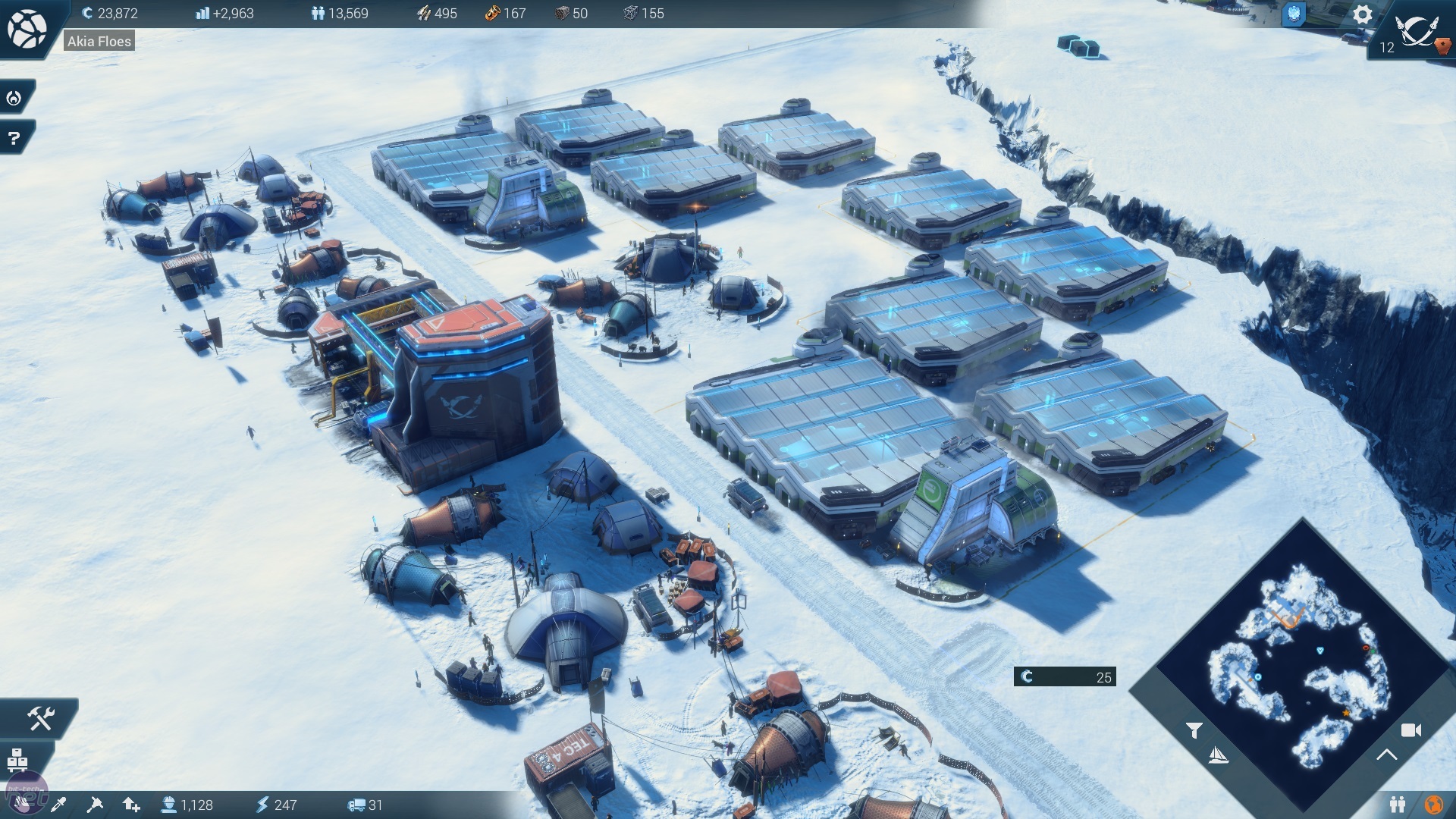
Task: Select the pickaxe demolish tool
Action: [x=95, y=805]
